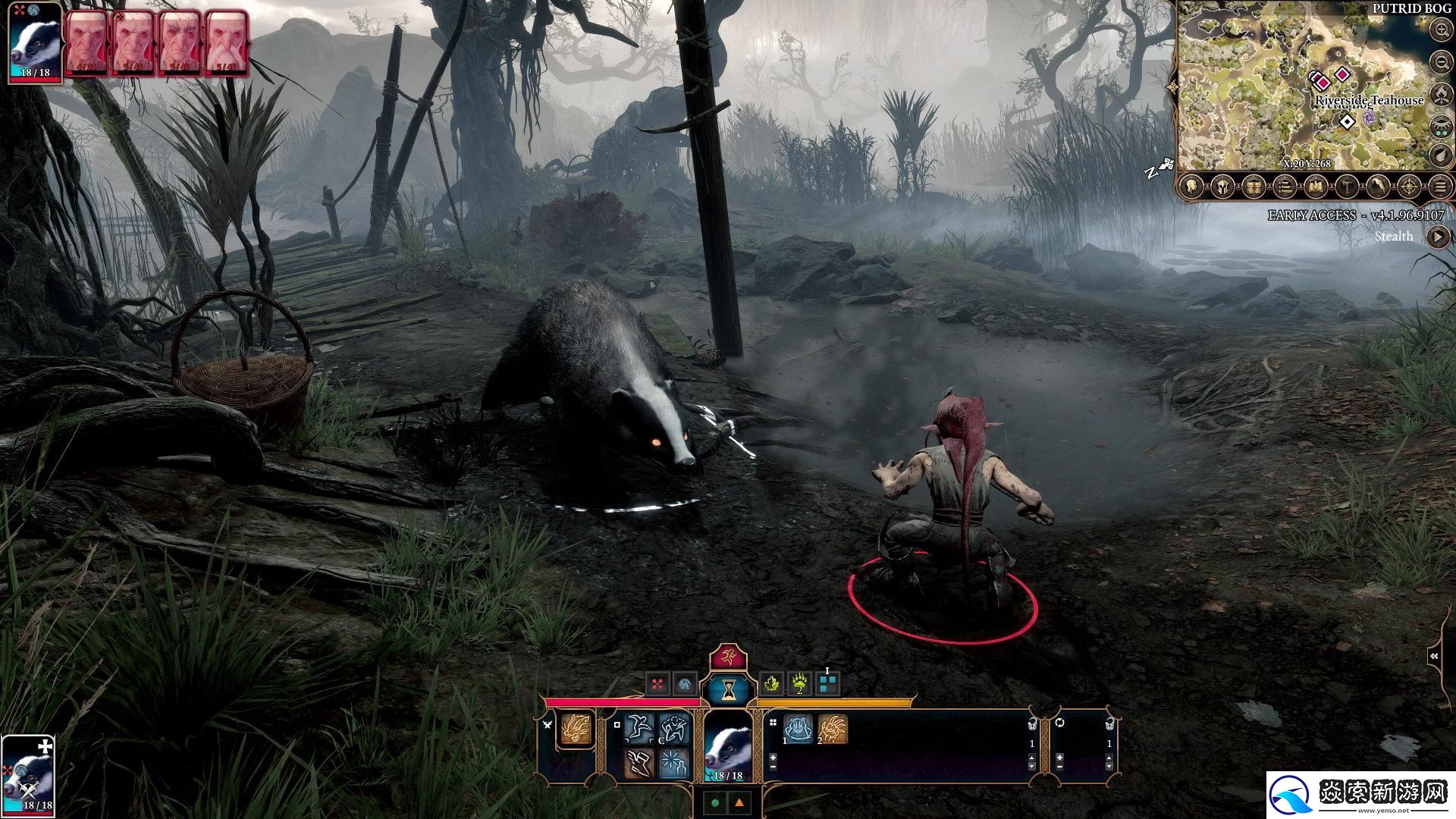Click the green leaf wild shape icon
The width and height of the screenshot is (1456, 819).
pos(772,684)
